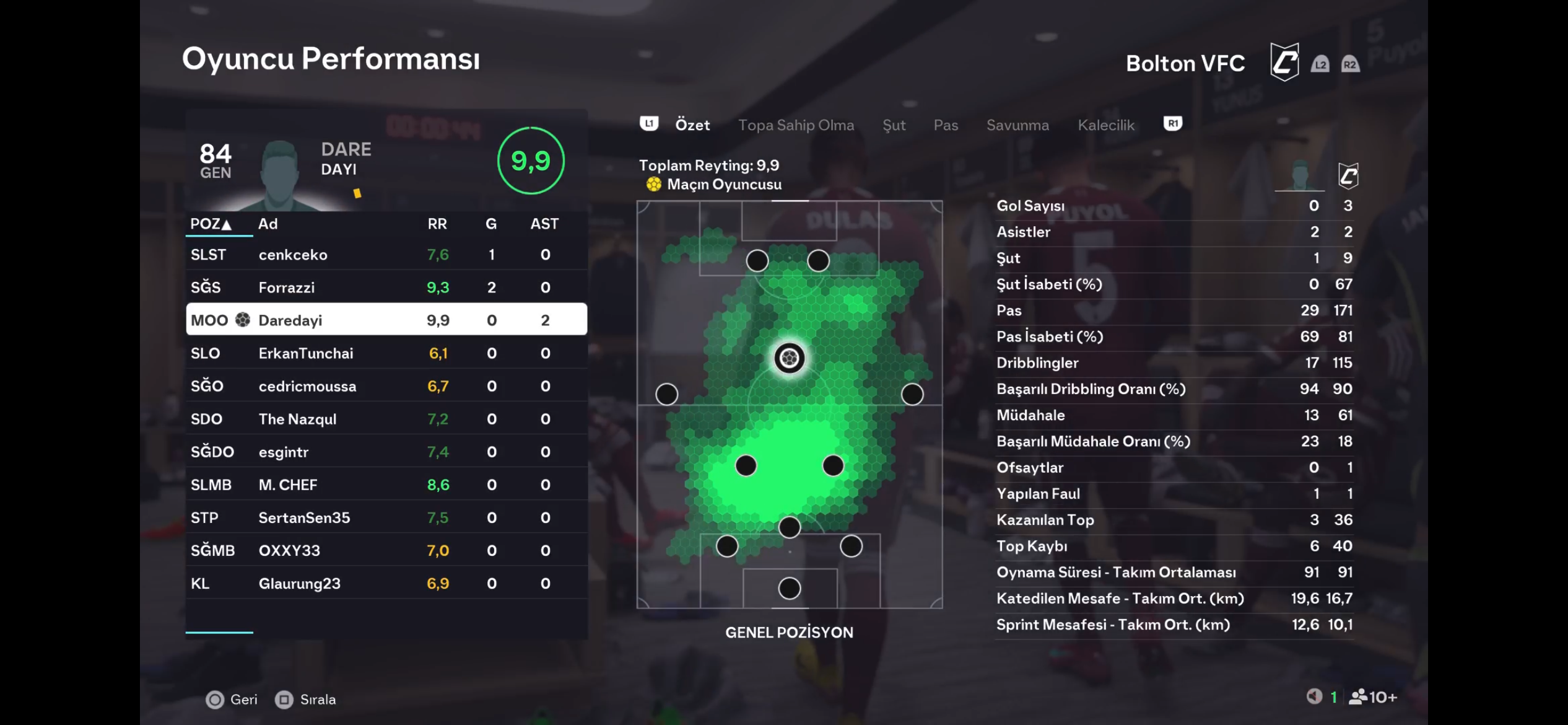Viewport: 1568px width, 725px height.
Task: Choose the Özet summary tab
Action: coord(692,125)
